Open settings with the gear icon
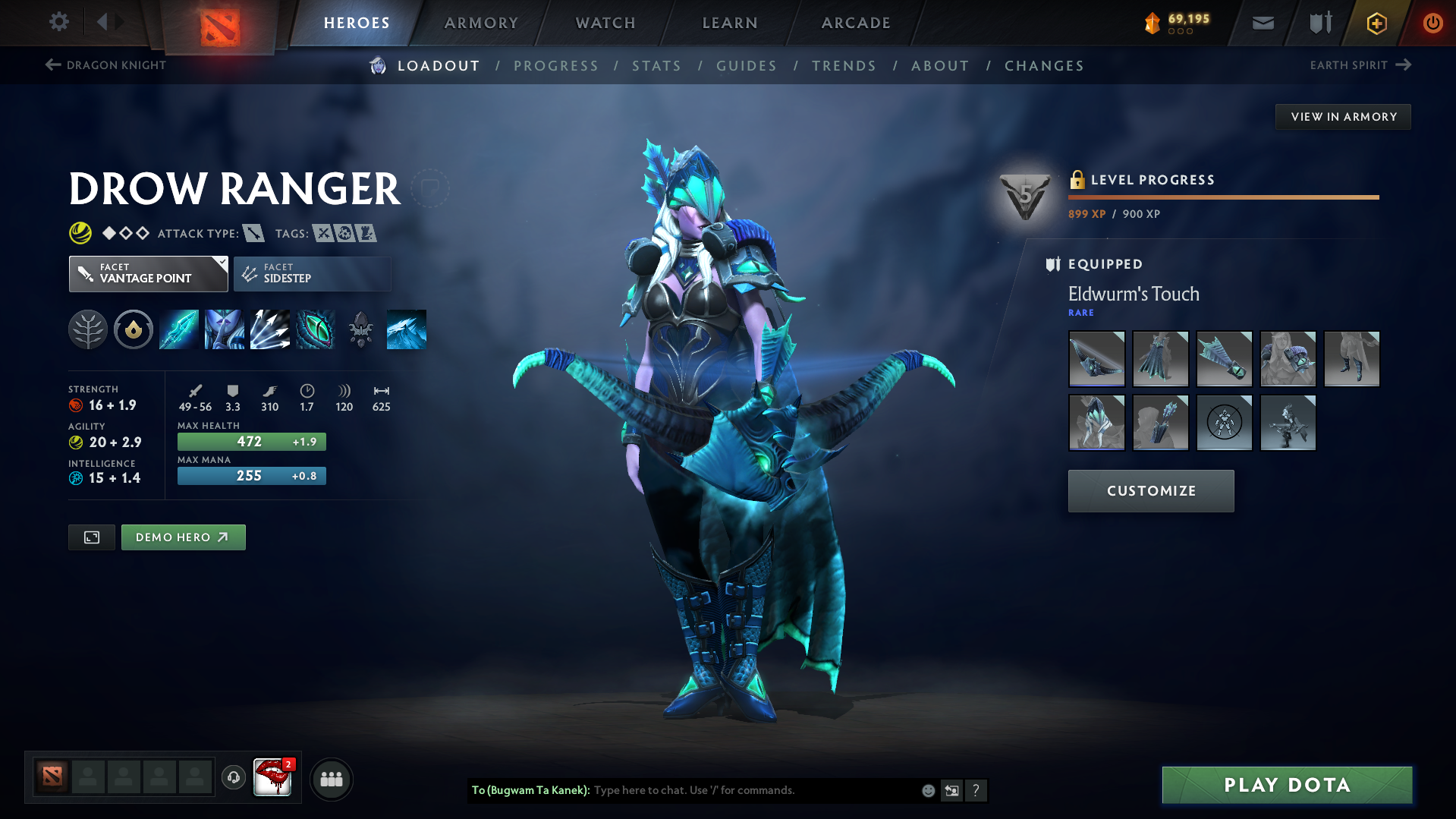The image size is (1456, 819). (58, 22)
